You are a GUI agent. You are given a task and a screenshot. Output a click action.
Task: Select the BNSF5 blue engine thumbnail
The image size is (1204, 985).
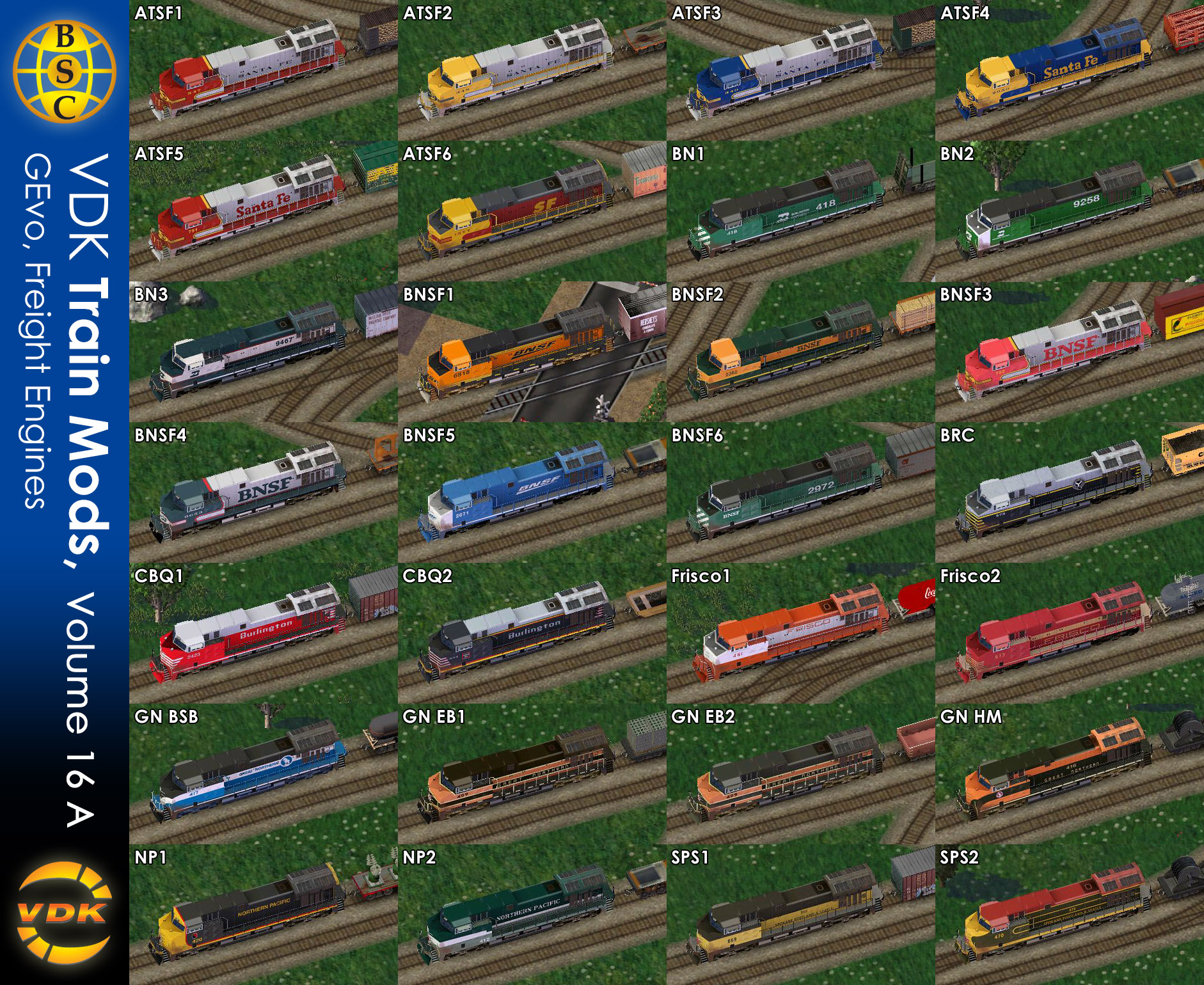[532, 492]
